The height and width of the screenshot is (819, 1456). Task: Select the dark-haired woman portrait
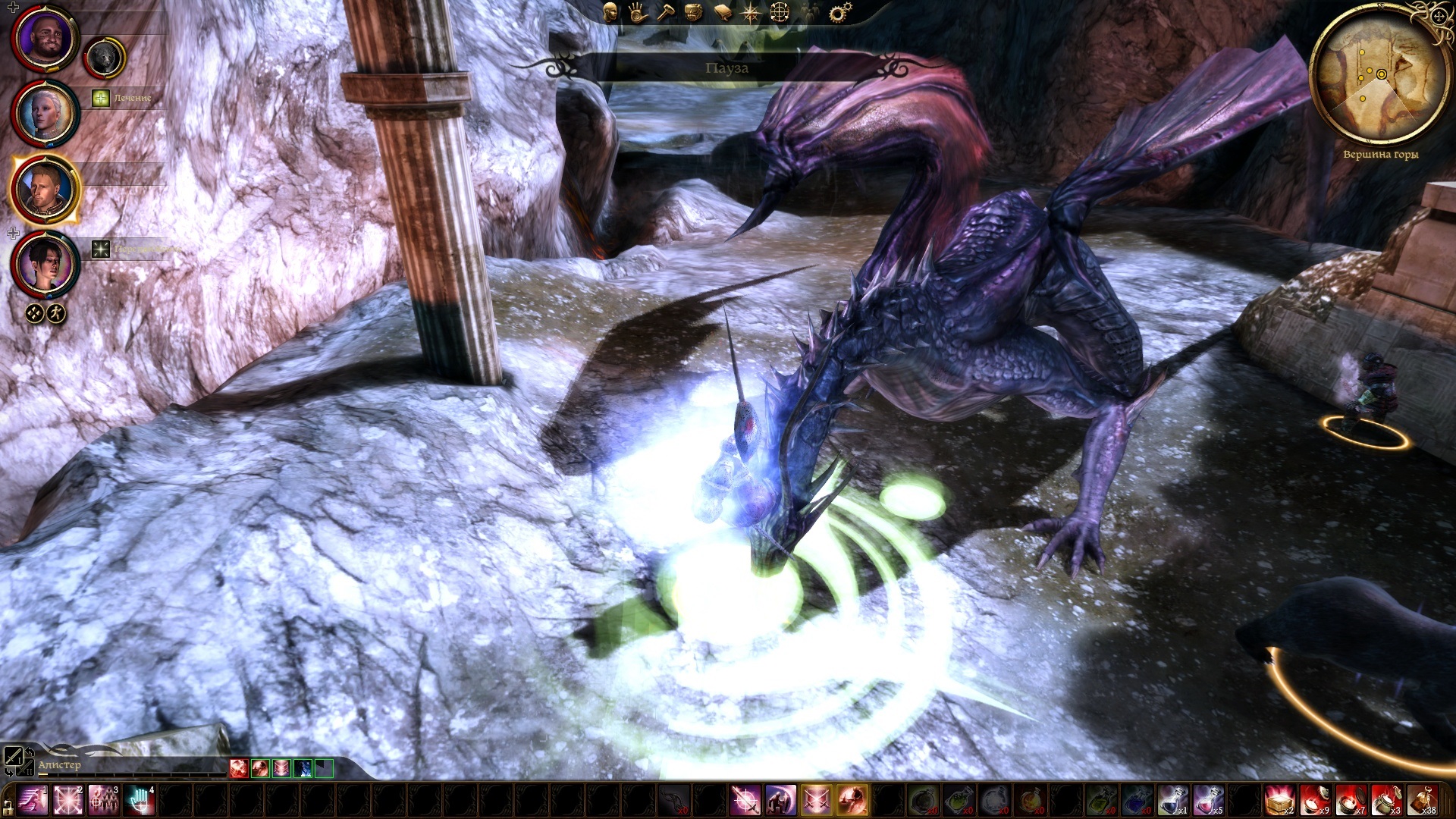[45, 265]
